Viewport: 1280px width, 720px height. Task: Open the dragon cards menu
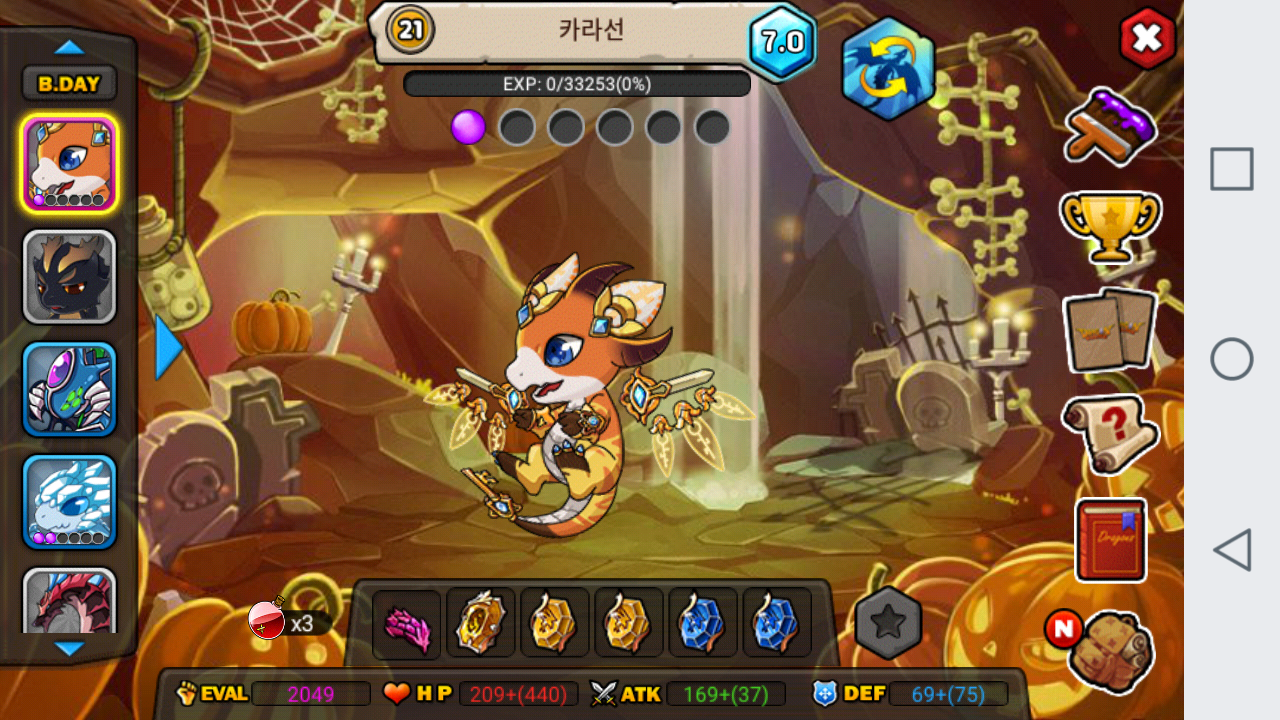[x=1109, y=331]
